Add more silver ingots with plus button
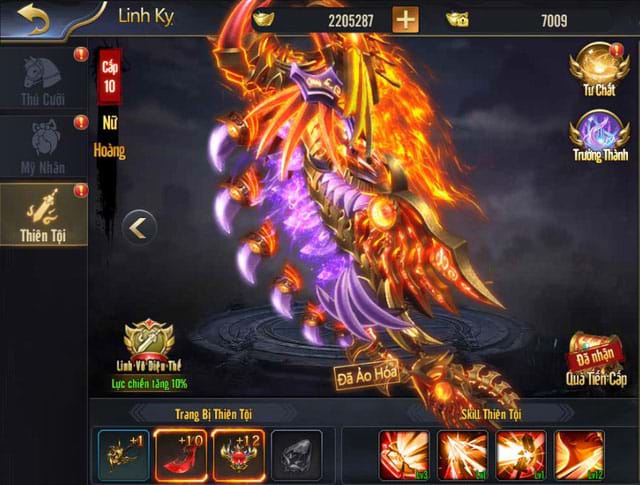The width and height of the screenshot is (640, 485). (405, 19)
